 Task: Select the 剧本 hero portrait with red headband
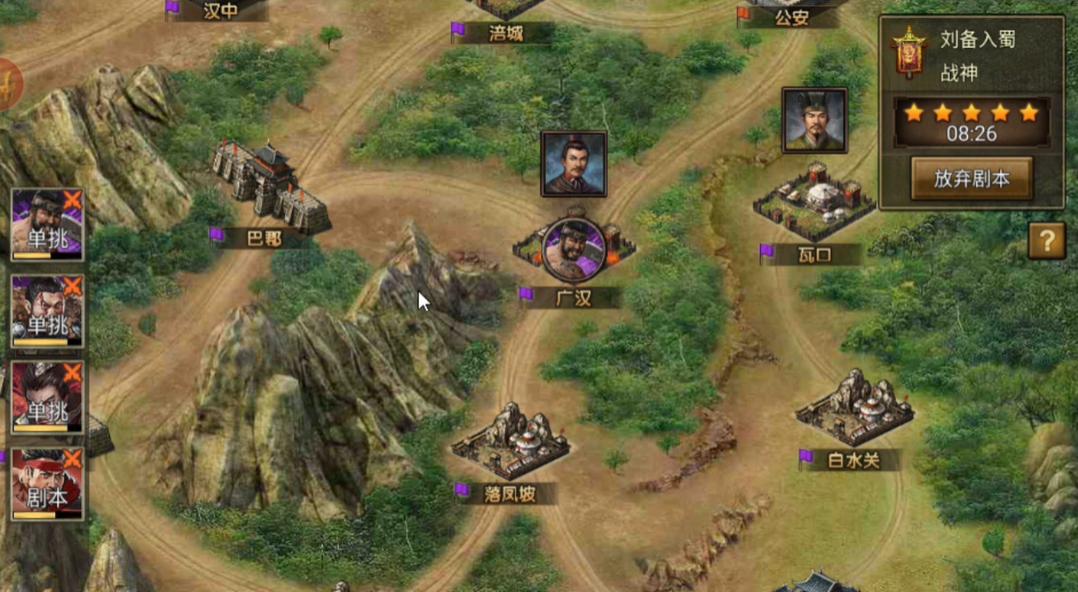[x=46, y=484]
